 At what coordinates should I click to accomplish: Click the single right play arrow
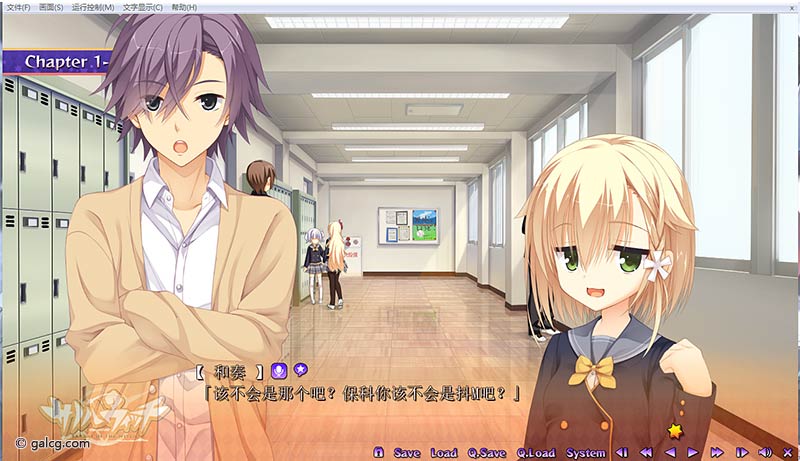click(692, 453)
